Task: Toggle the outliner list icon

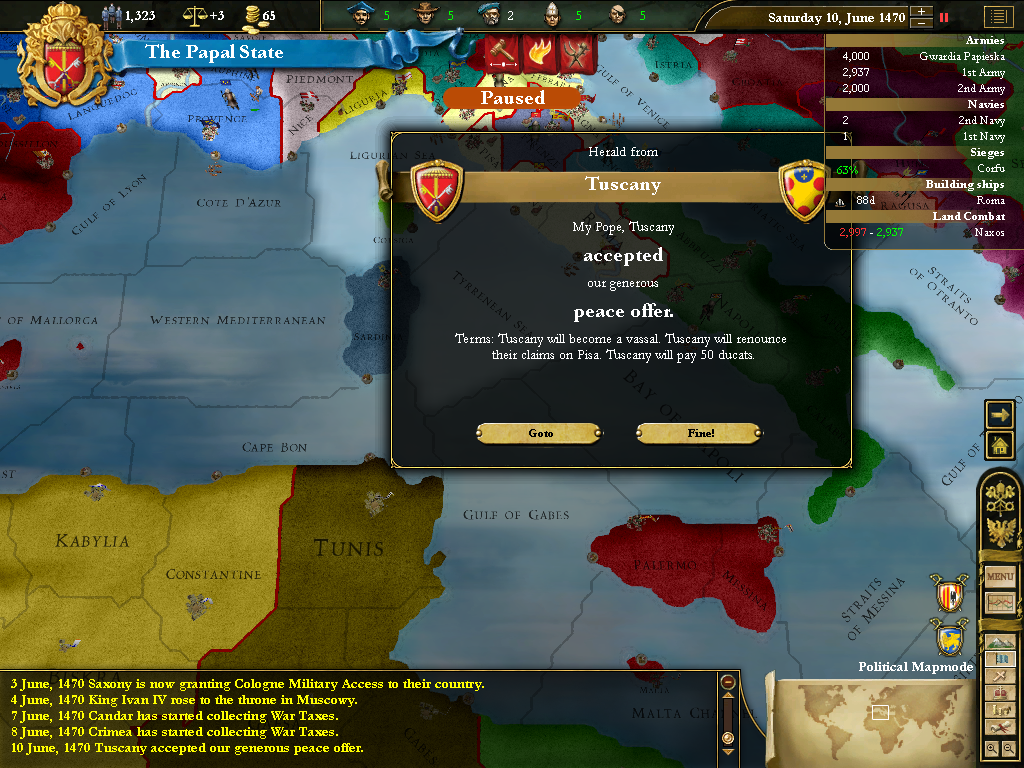Action: tap(996, 17)
